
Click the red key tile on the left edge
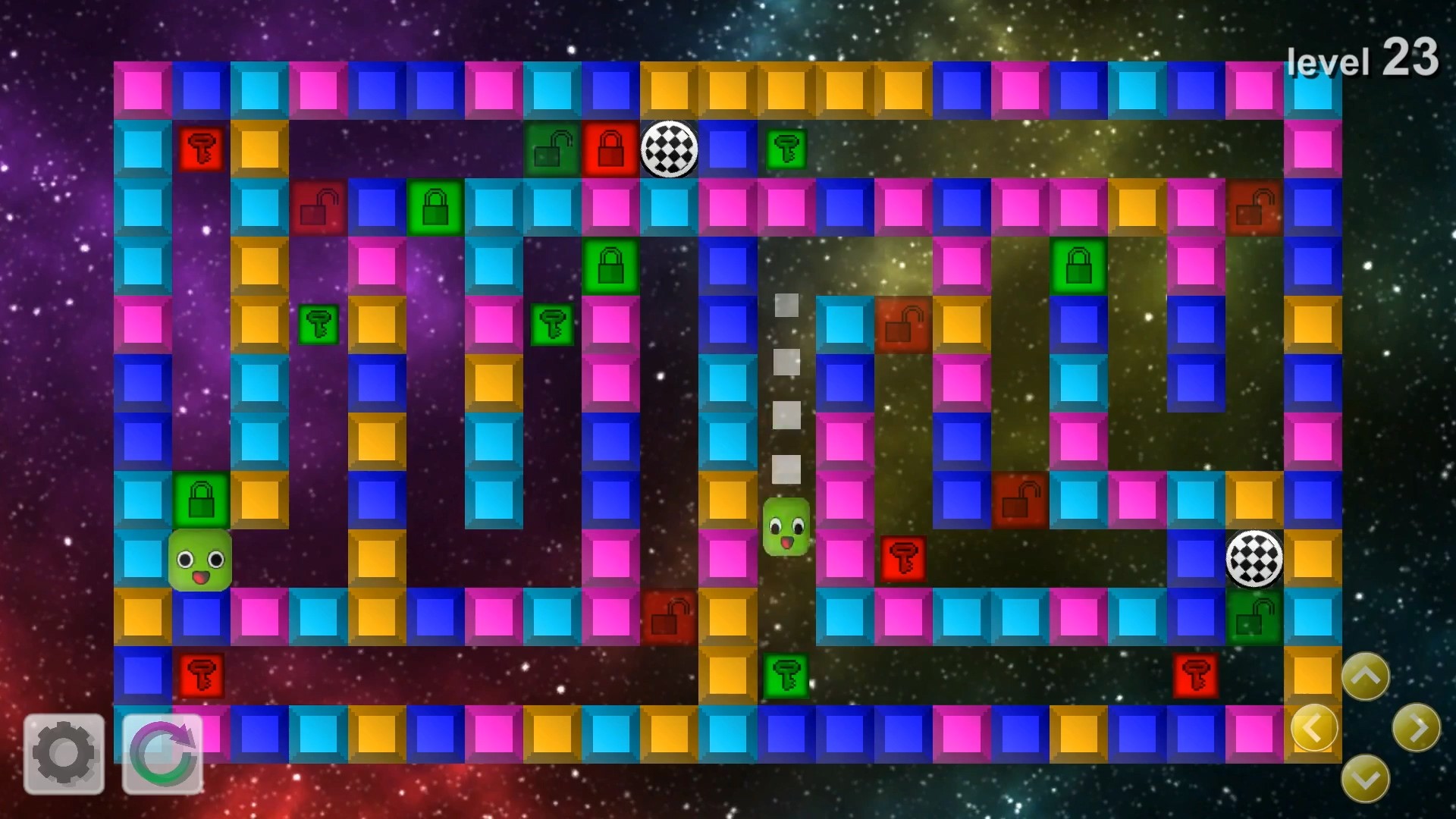pyautogui.click(x=201, y=150)
